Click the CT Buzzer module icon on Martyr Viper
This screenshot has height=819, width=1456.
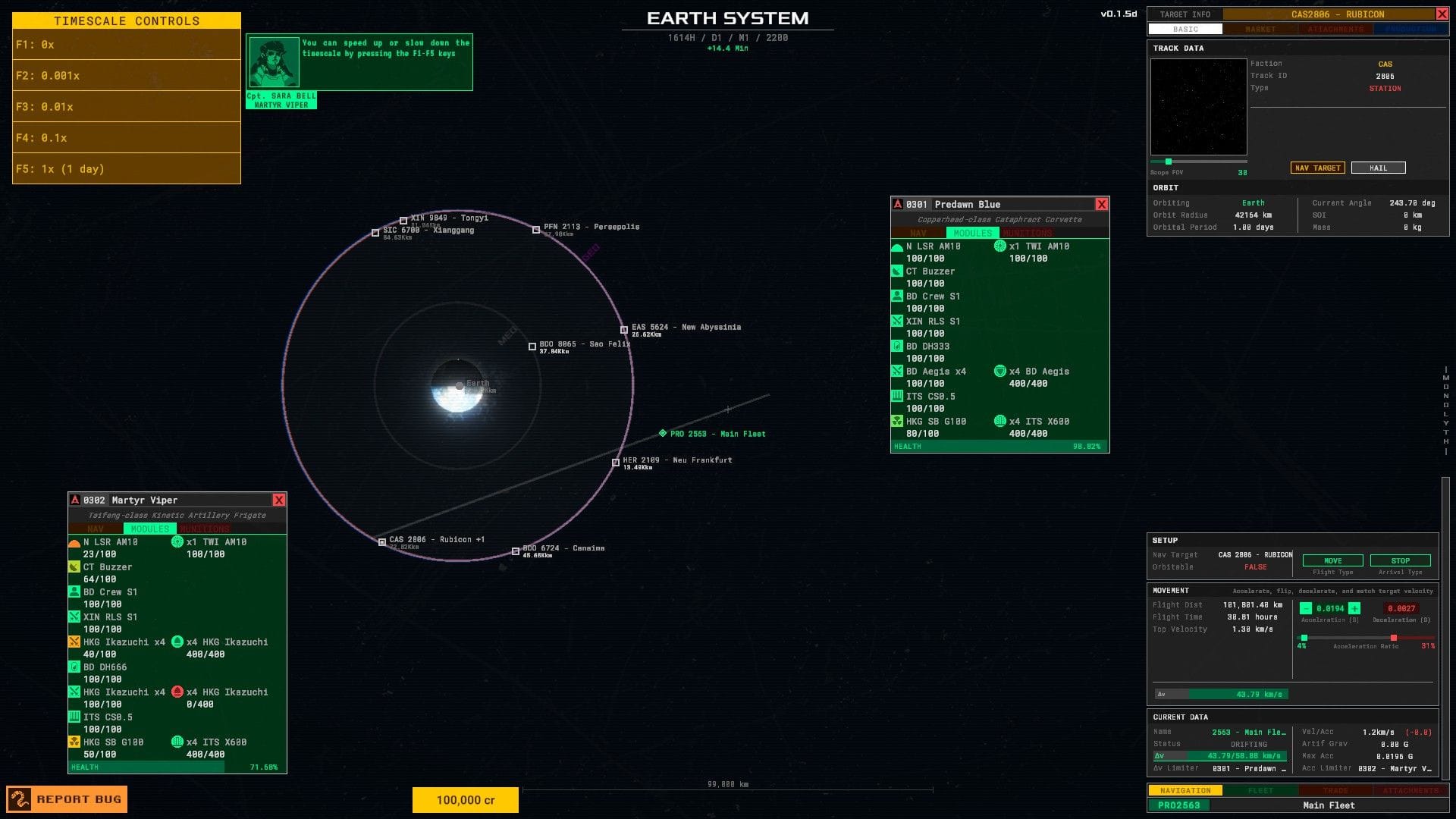[75, 566]
